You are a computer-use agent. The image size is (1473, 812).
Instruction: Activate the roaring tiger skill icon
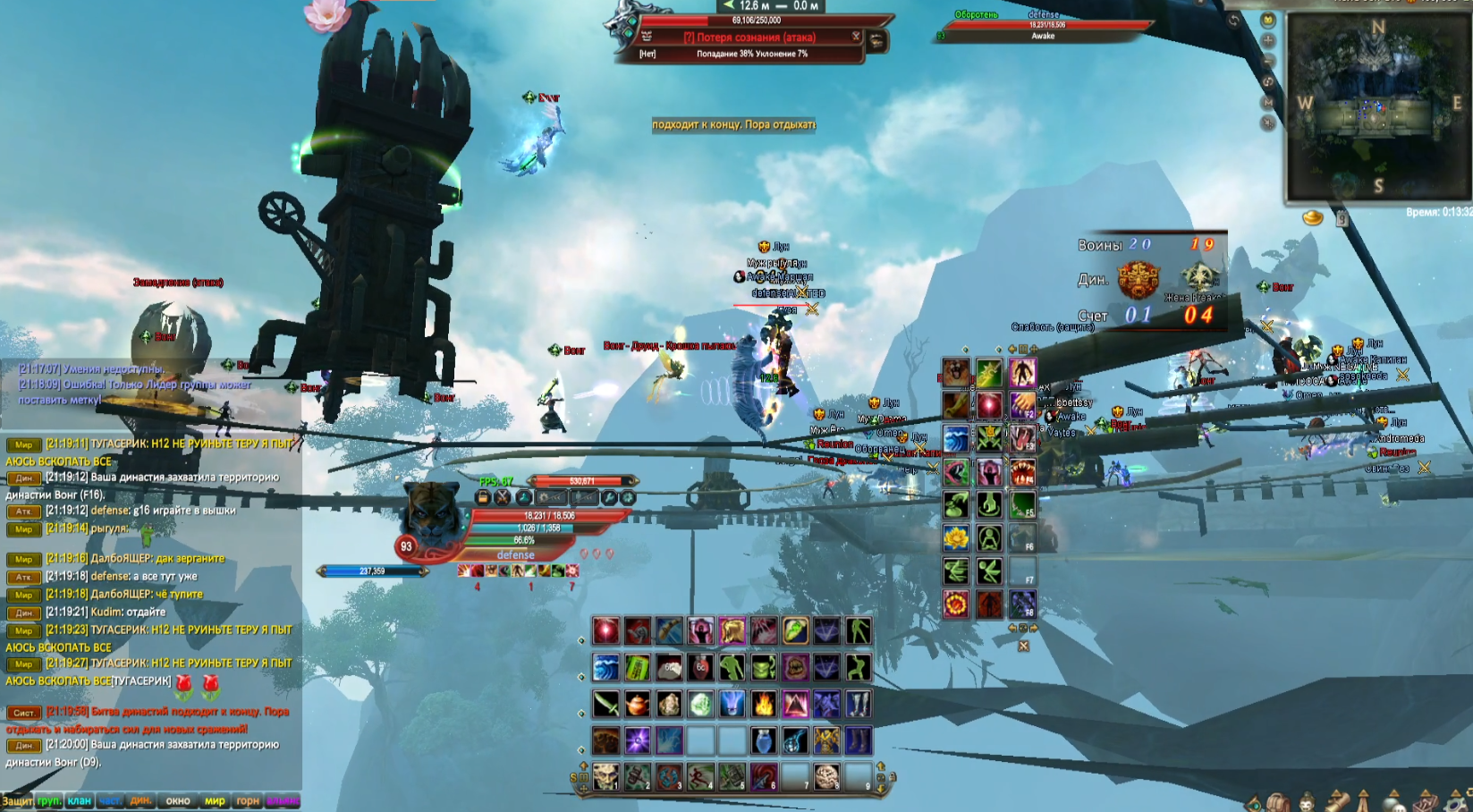956,372
